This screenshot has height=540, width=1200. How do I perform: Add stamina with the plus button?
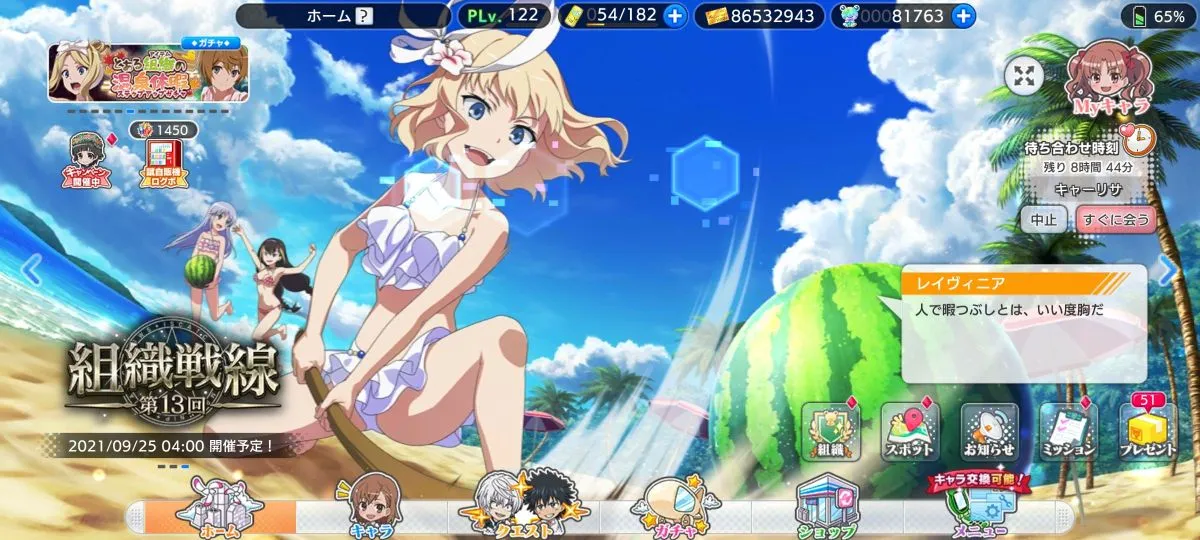674,16
